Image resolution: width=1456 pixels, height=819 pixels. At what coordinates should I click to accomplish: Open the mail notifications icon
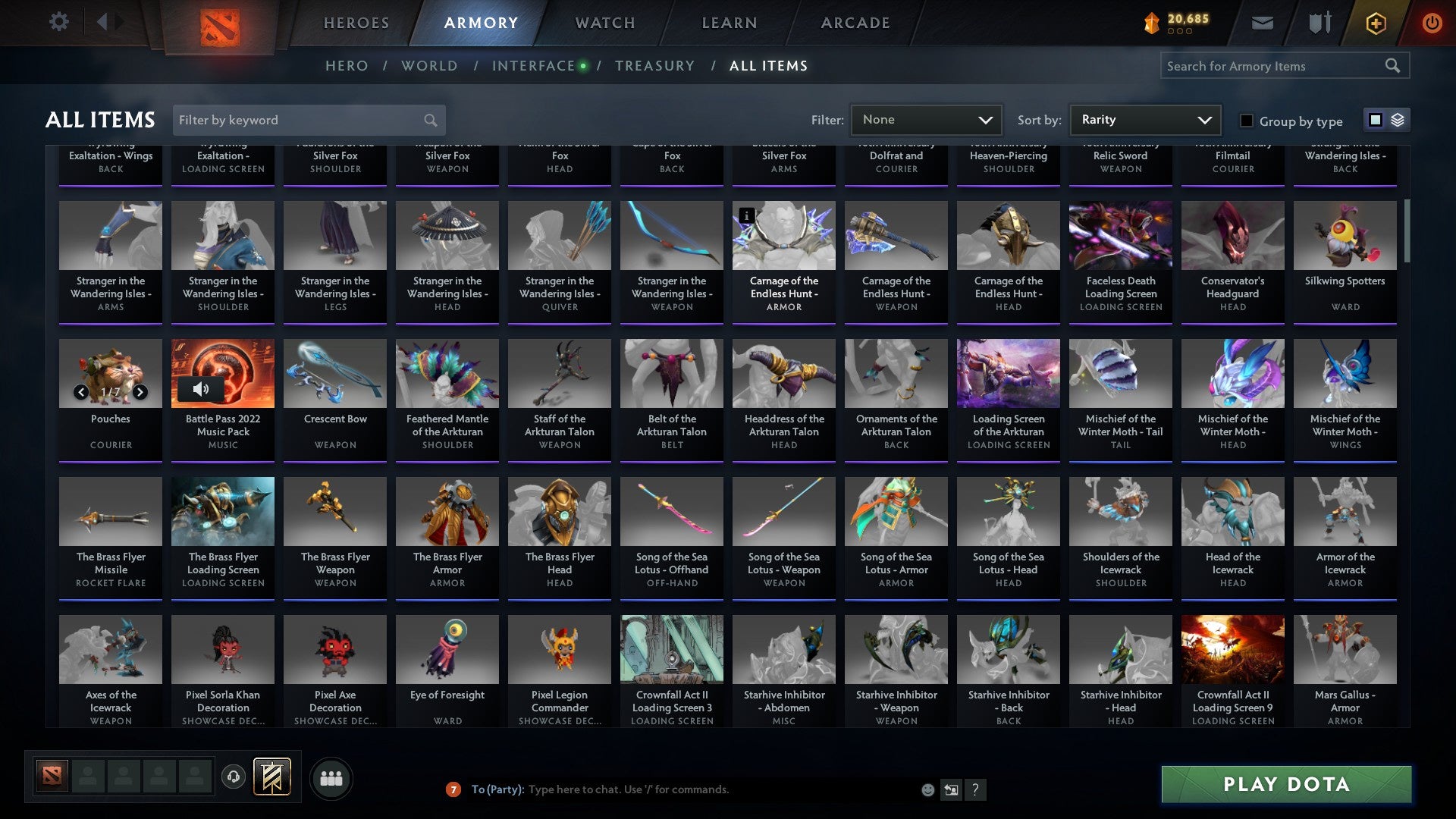tap(1261, 23)
